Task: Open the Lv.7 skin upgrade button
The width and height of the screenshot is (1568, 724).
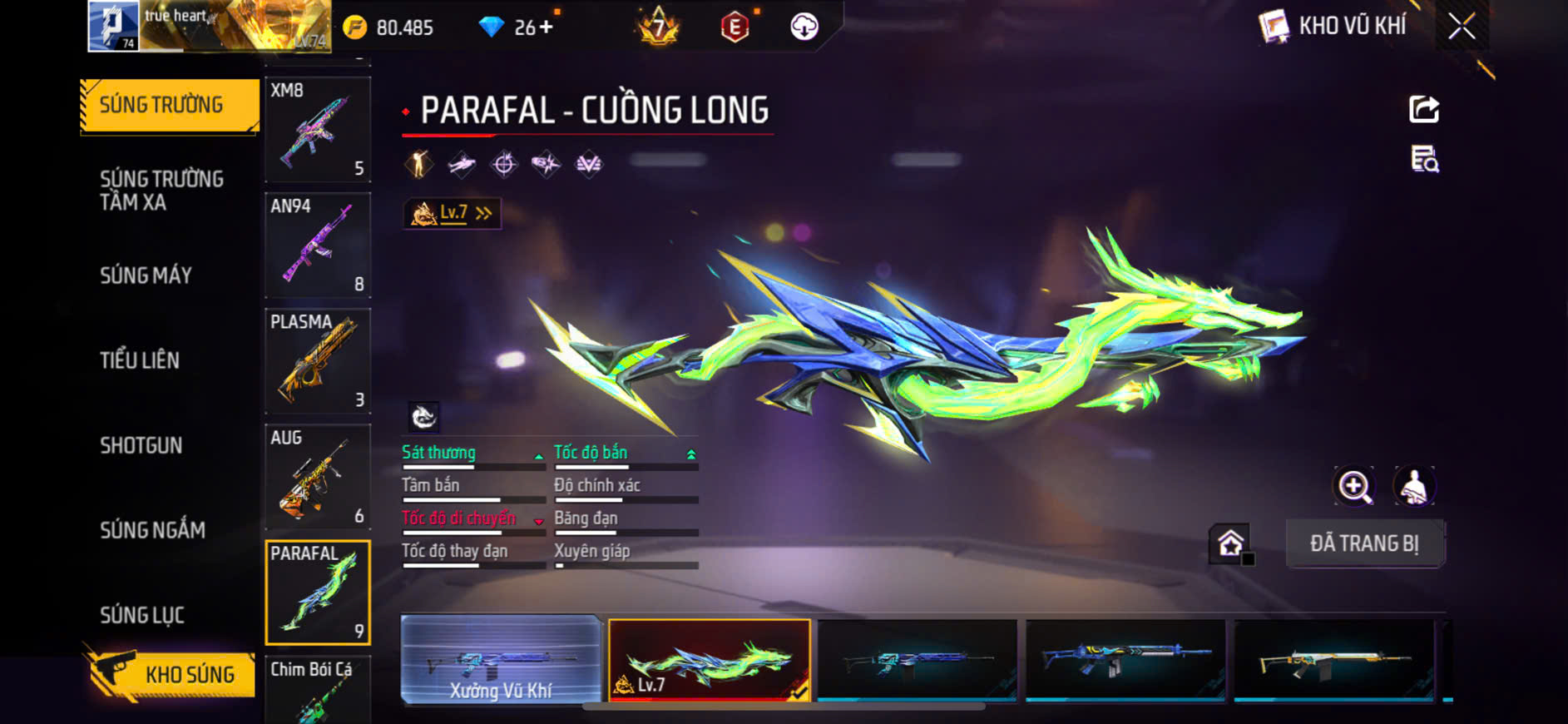Action: 452,214
